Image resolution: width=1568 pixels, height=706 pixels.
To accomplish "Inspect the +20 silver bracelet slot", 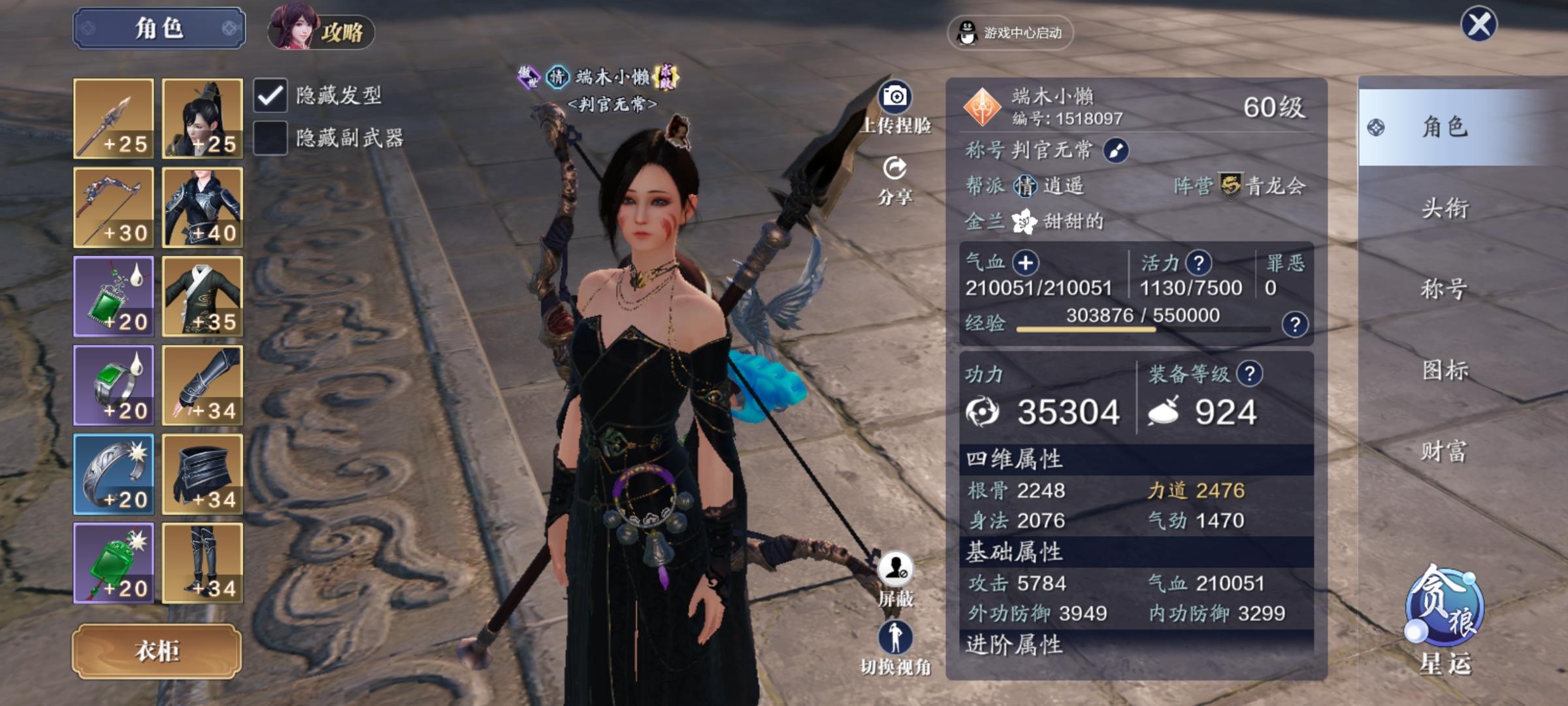I will [114, 474].
